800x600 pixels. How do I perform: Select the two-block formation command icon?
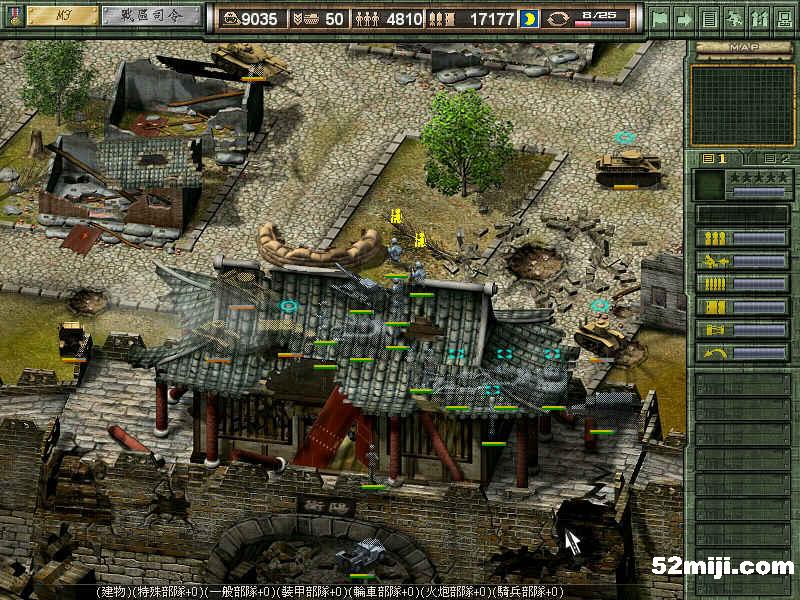[715, 307]
